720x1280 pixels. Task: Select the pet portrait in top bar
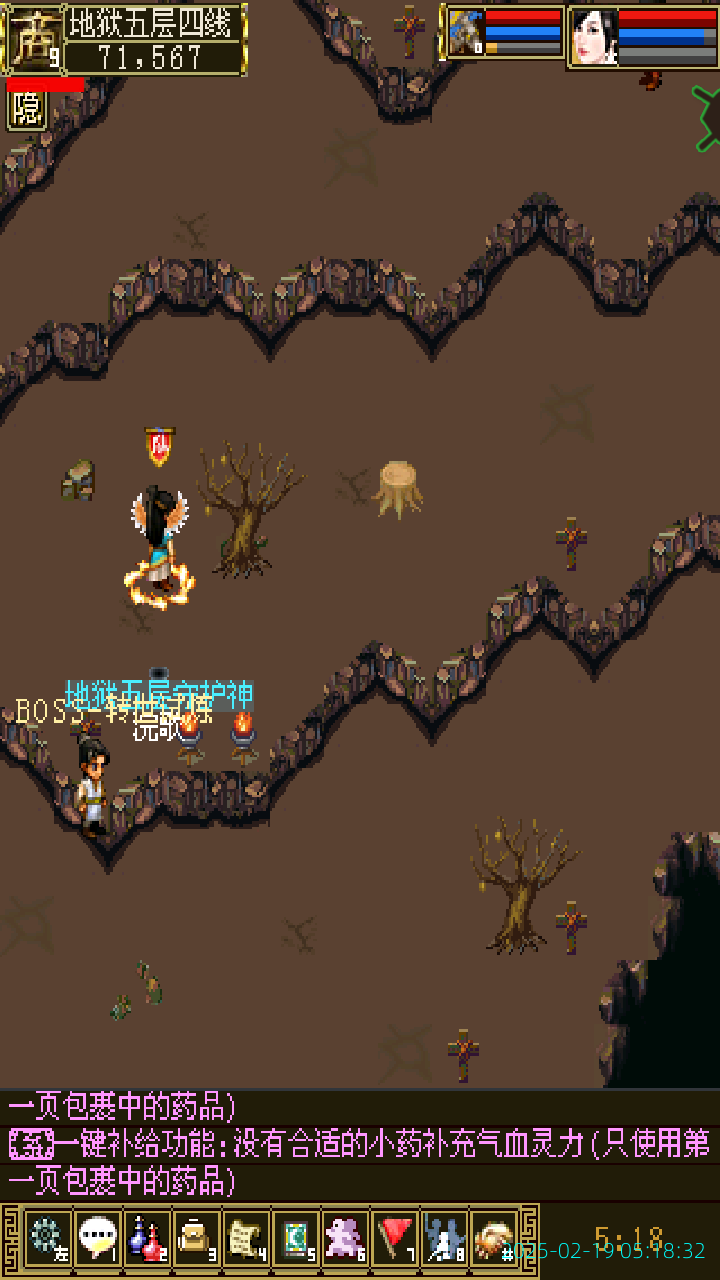pos(465,33)
